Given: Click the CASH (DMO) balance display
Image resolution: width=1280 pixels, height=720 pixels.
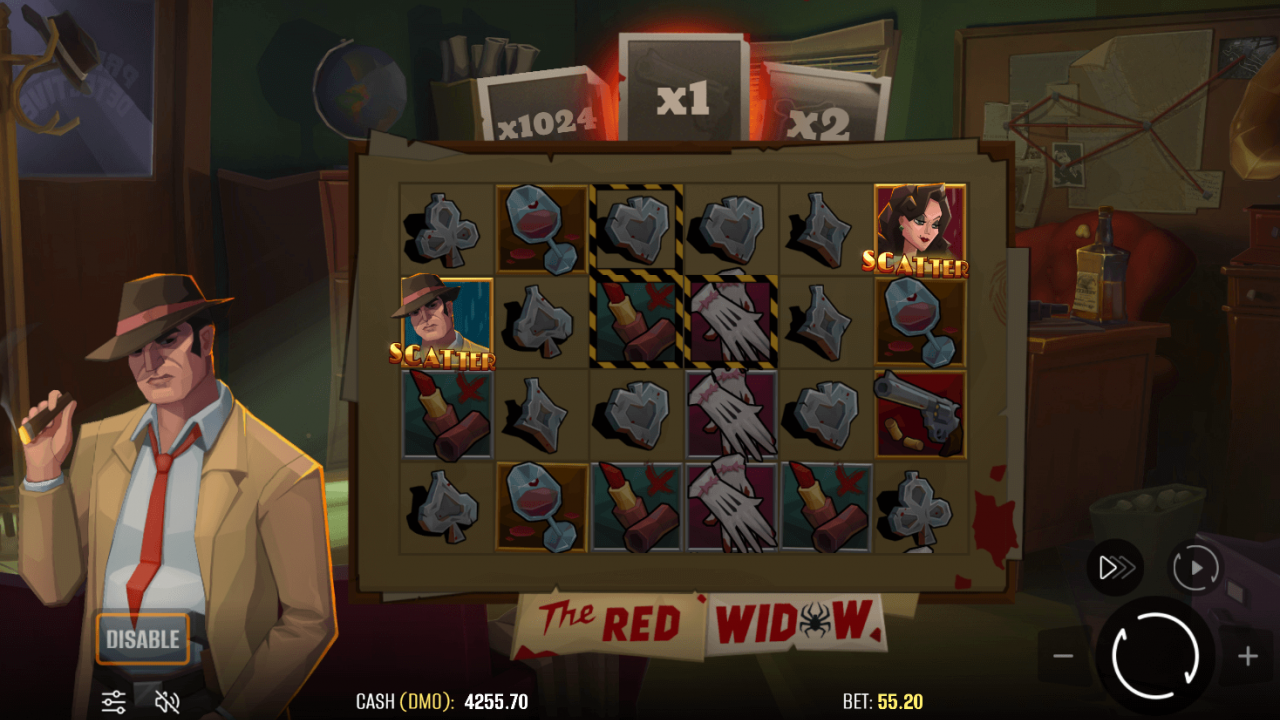Looking at the screenshot, I should click(442, 701).
